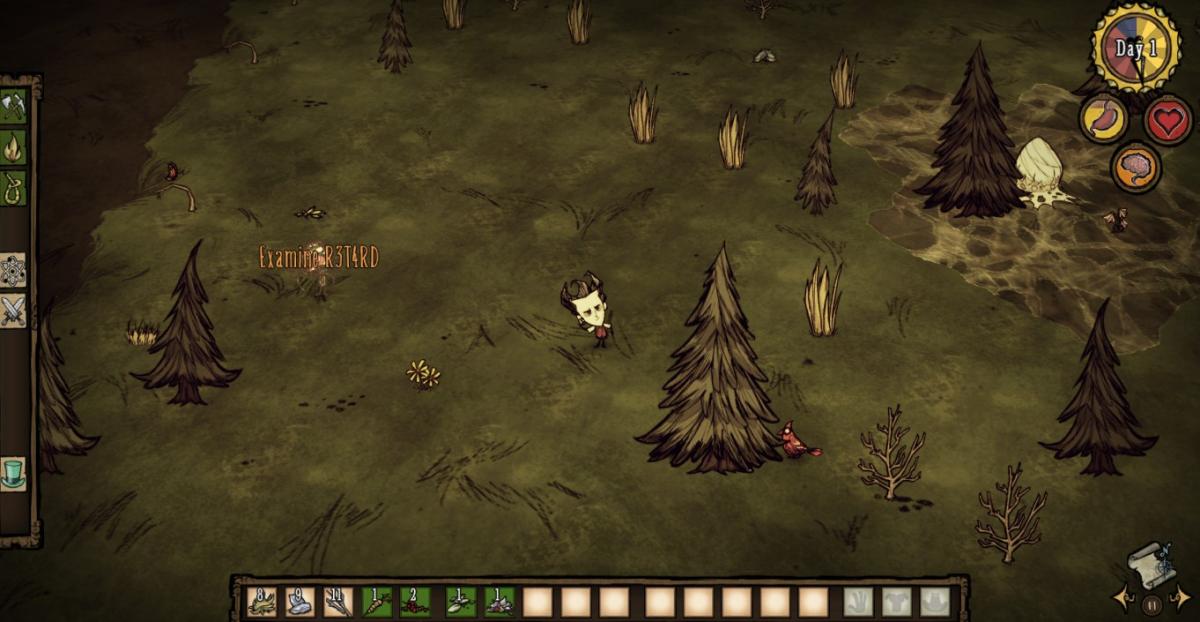The width and height of the screenshot is (1200, 622).
Task: Click the empty hand equipment slot
Action: [858, 601]
